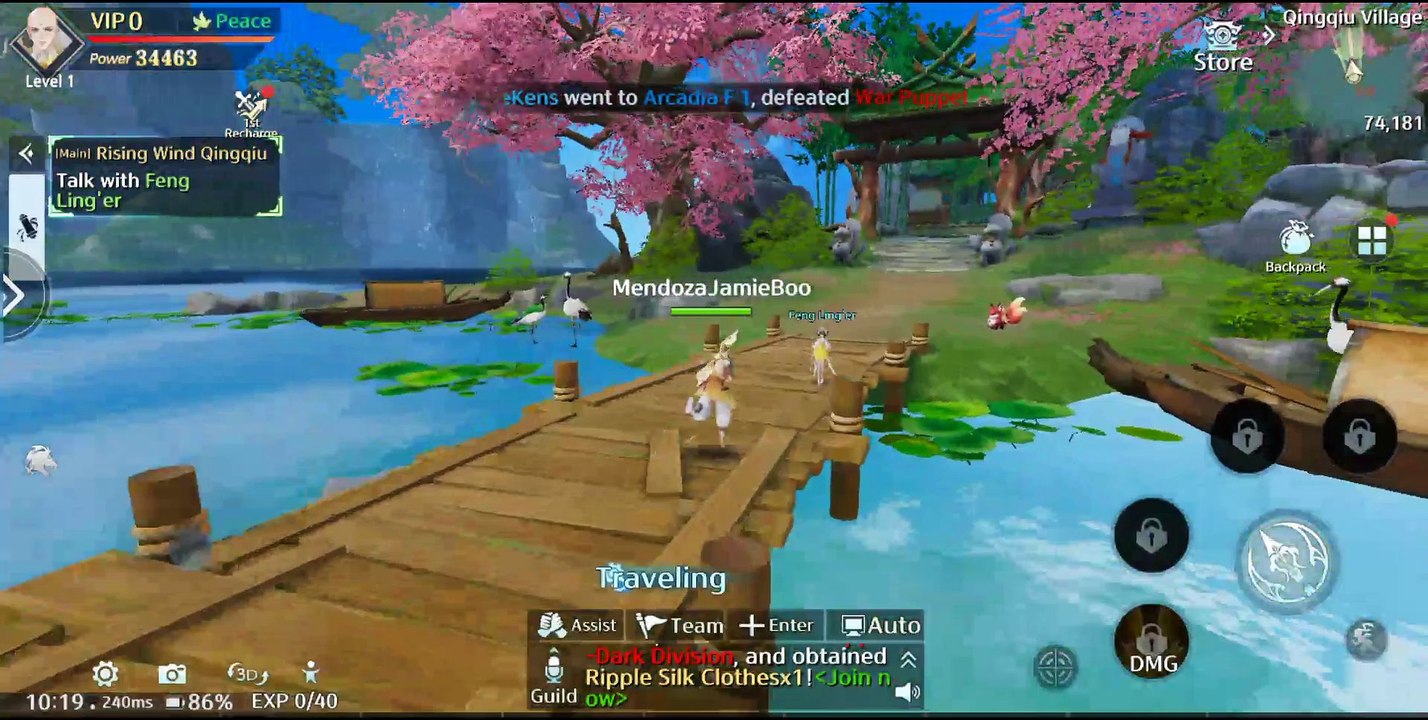The image size is (1428, 720).
Task: Use the main attack skill button
Action: point(1286,561)
